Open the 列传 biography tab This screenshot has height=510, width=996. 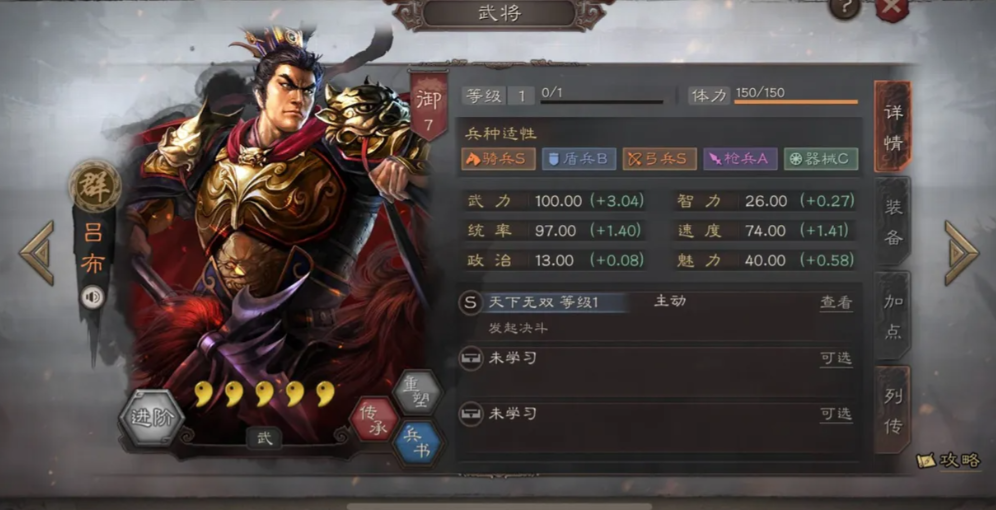(892, 410)
